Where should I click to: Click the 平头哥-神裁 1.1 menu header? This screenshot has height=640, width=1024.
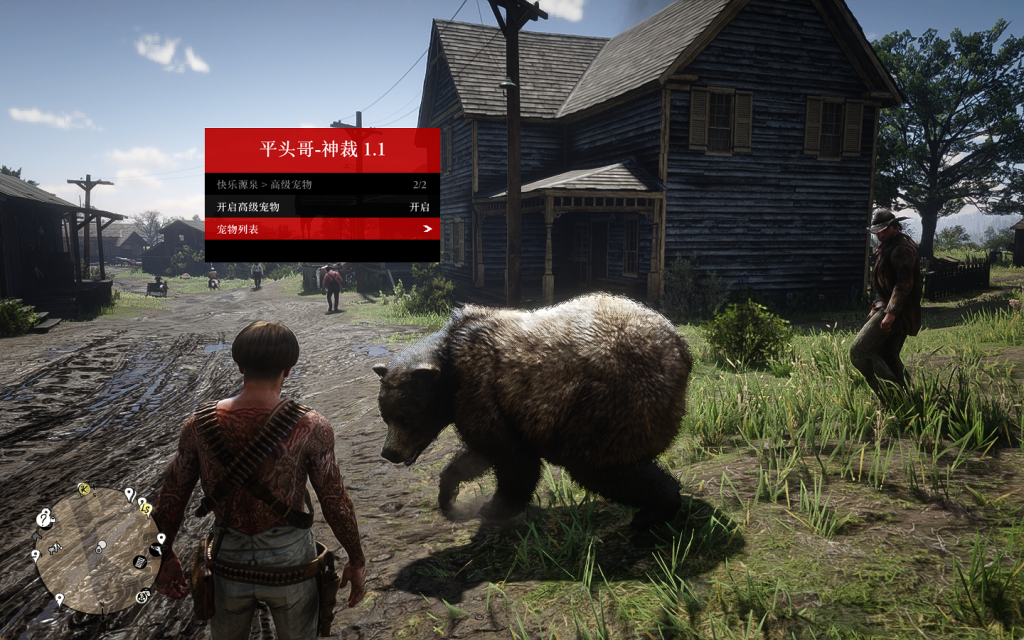[322, 150]
